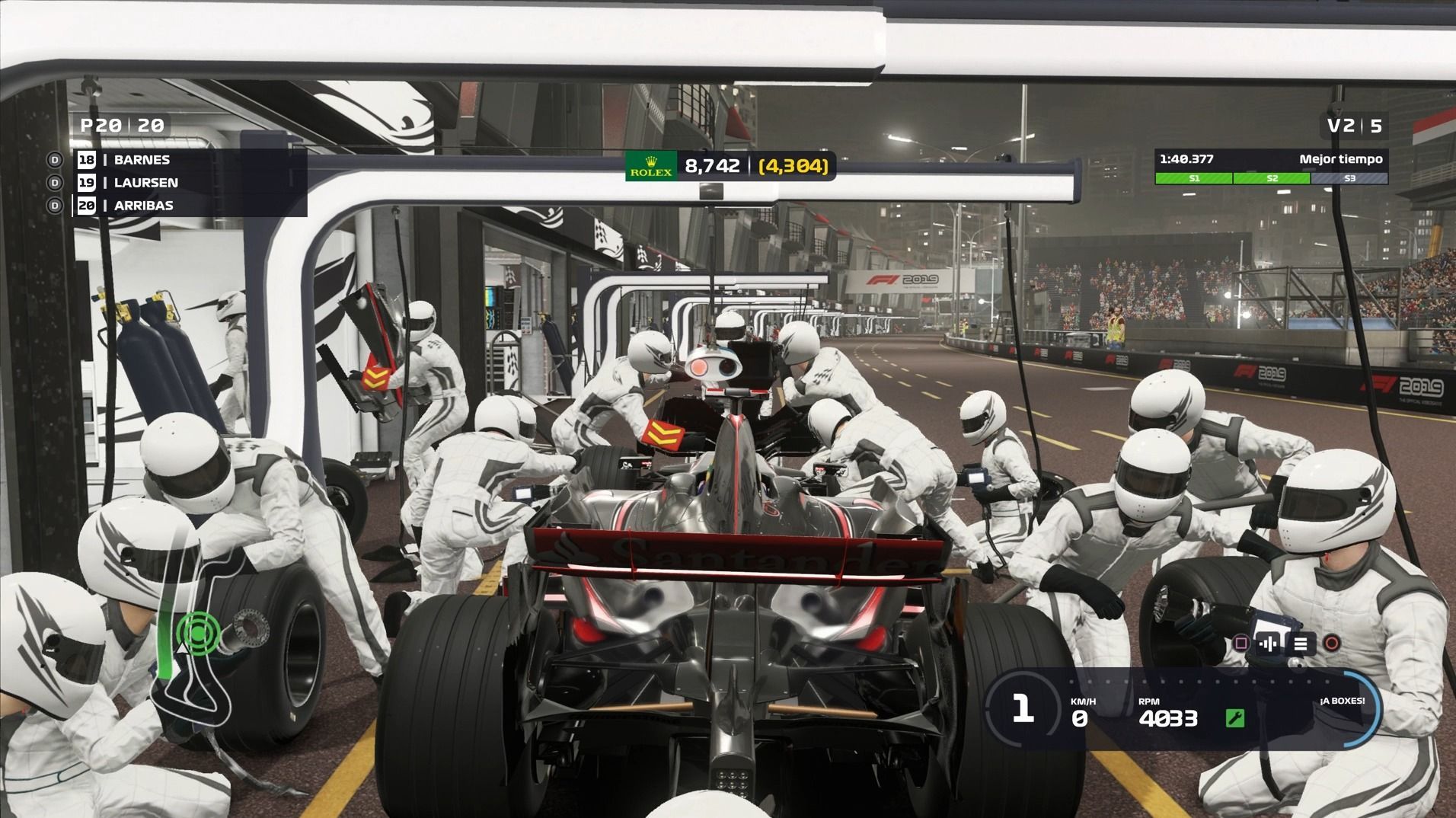Select the S1 sector indicator
This screenshot has height=818, width=1456.
(1193, 178)
